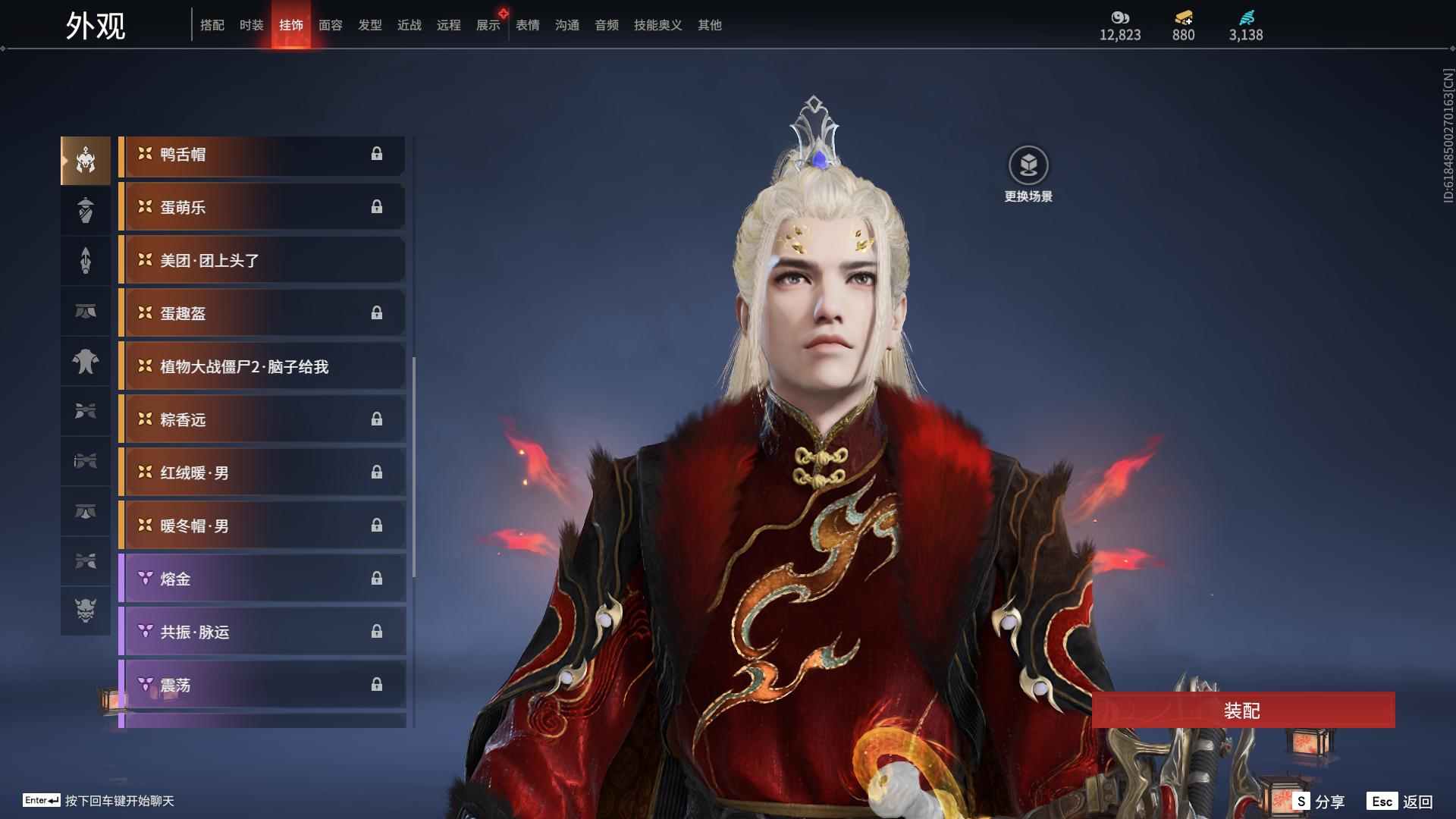Toggle the locked 鸭舌帽 accessory entry

click(x=262, y=154)
